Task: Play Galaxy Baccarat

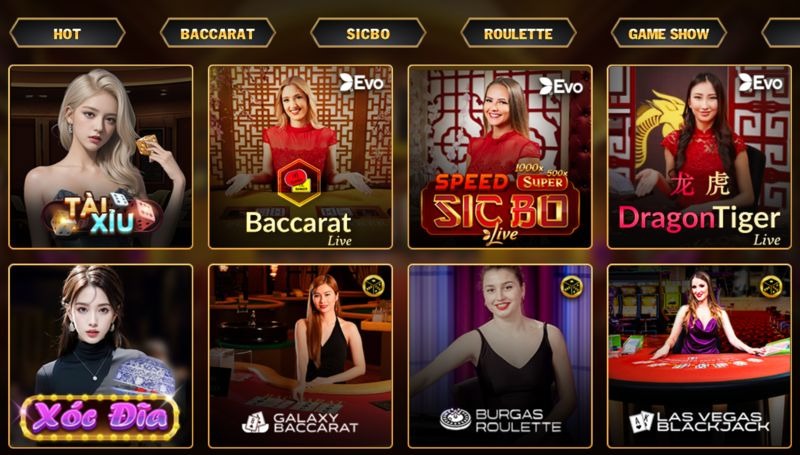Action: [x=300, y=355]
